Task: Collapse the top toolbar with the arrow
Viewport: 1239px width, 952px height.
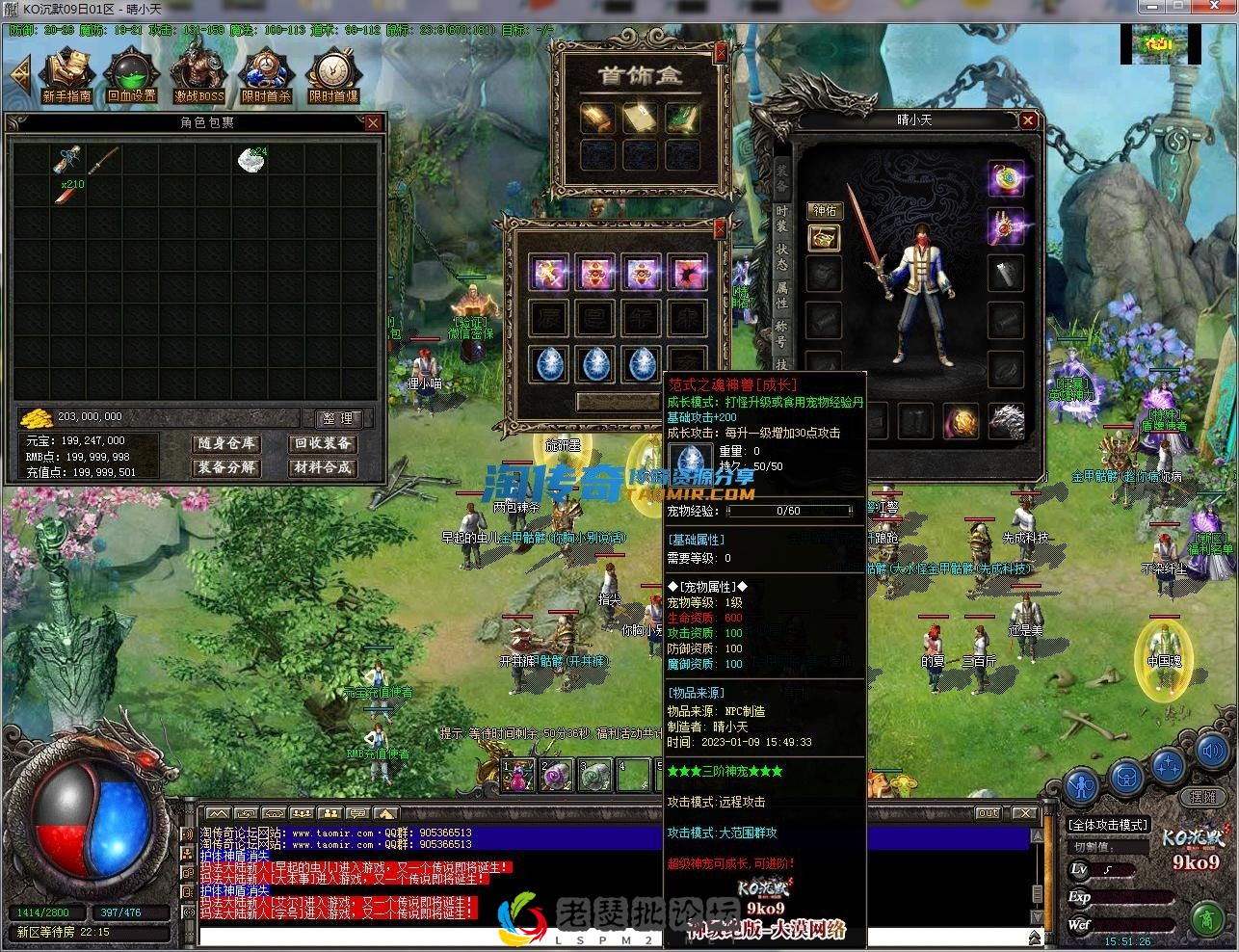Action: tap(20, 73)
